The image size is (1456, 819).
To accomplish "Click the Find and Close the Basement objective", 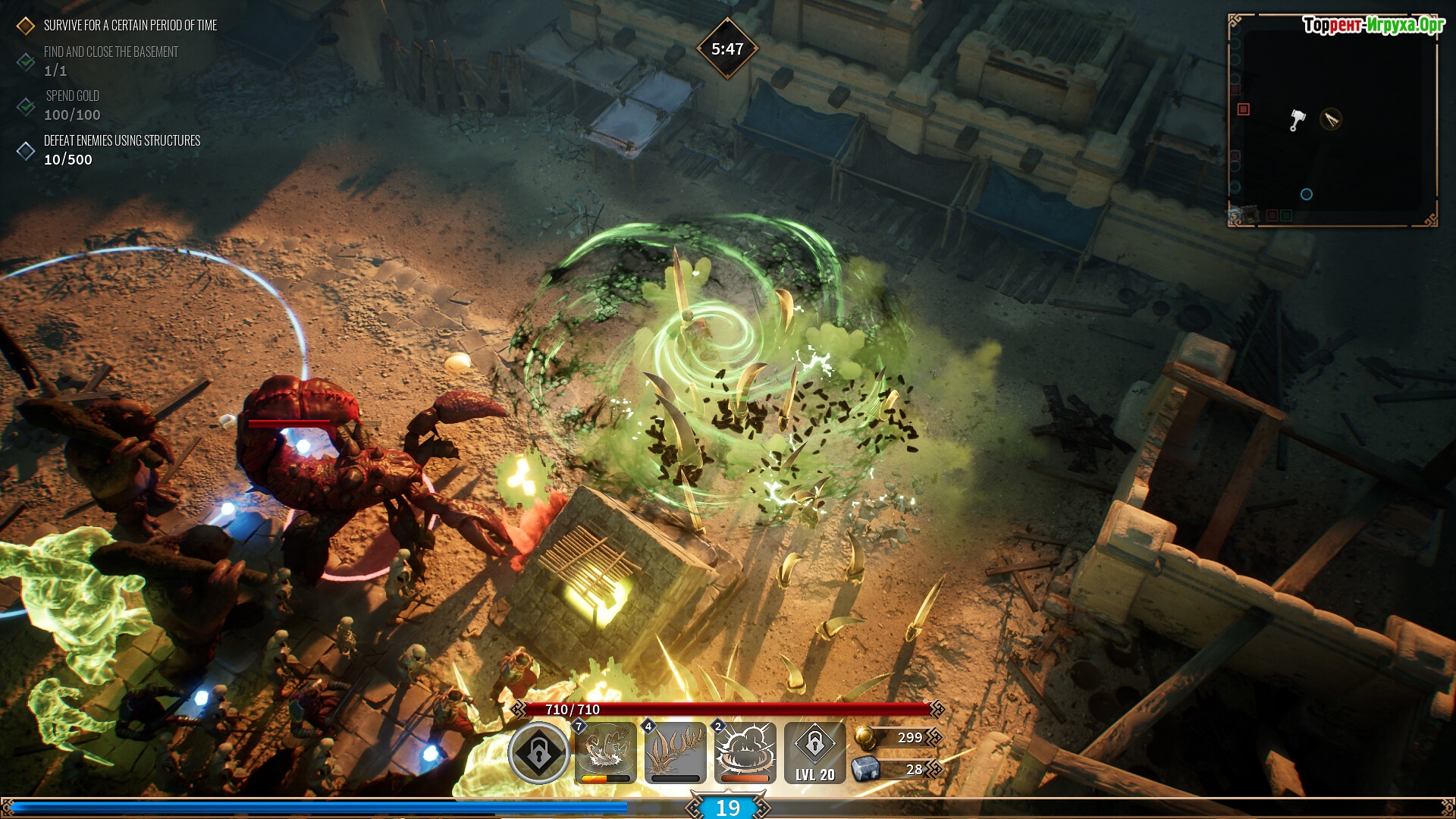I will coord(111,52).
